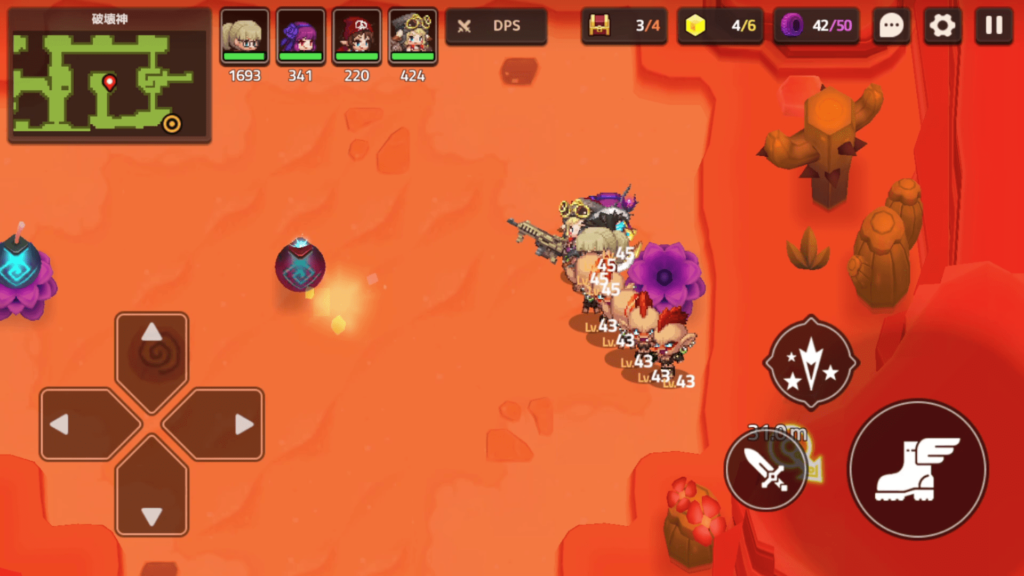The width and height of the screenshot is (1024, 576).
Task: Open the gear settings menu
Action: pos(942,27)
